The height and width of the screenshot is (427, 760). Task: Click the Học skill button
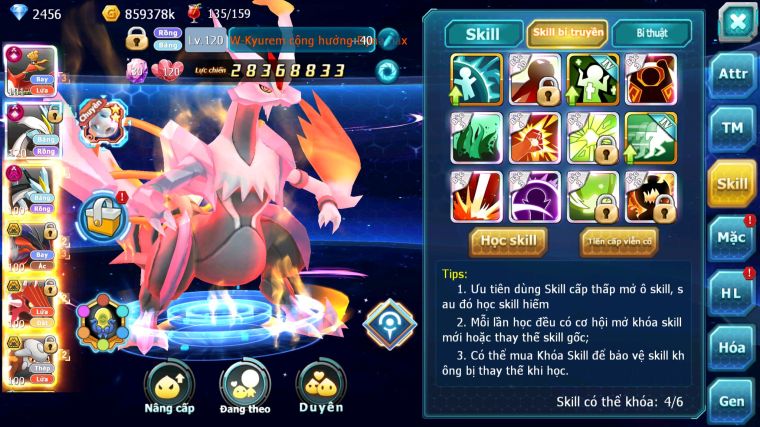coord(508,241)
